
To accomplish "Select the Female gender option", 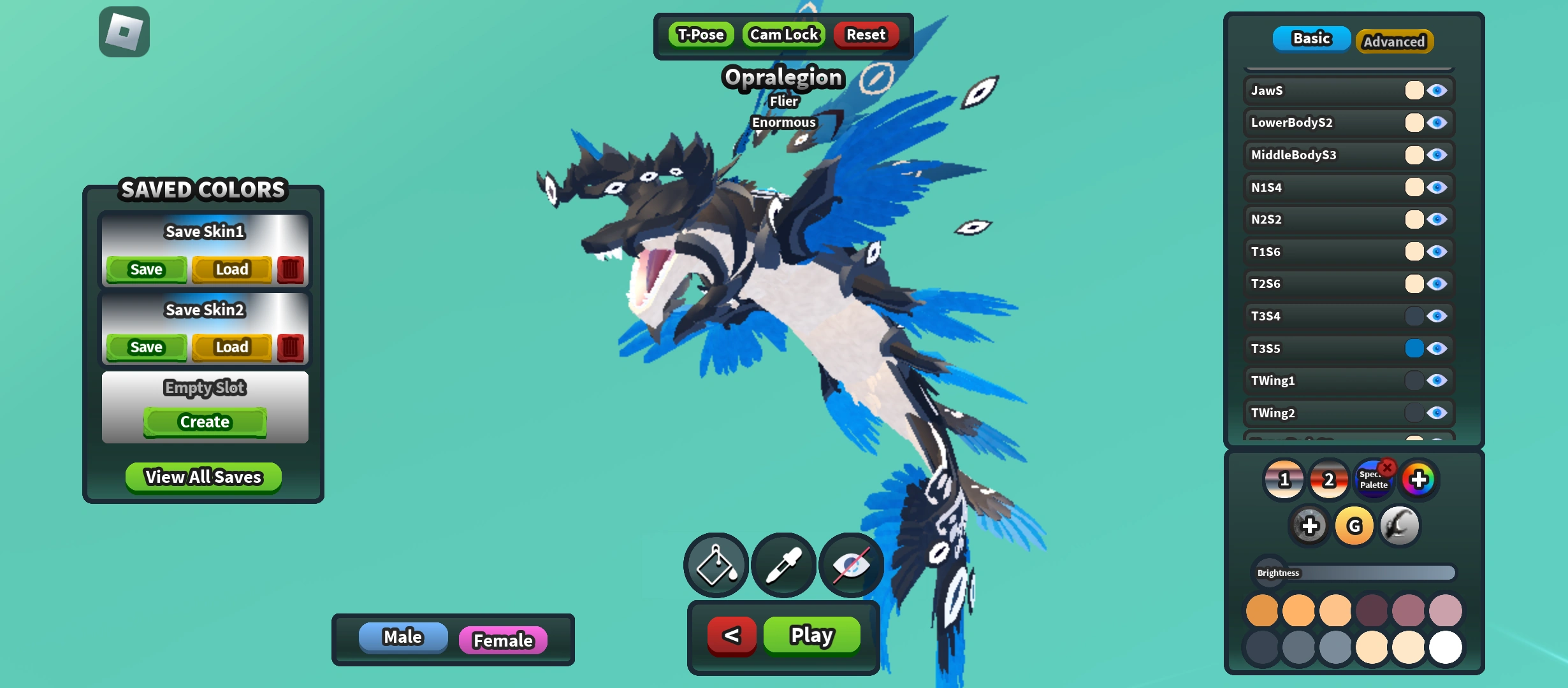I will [503, 640].
